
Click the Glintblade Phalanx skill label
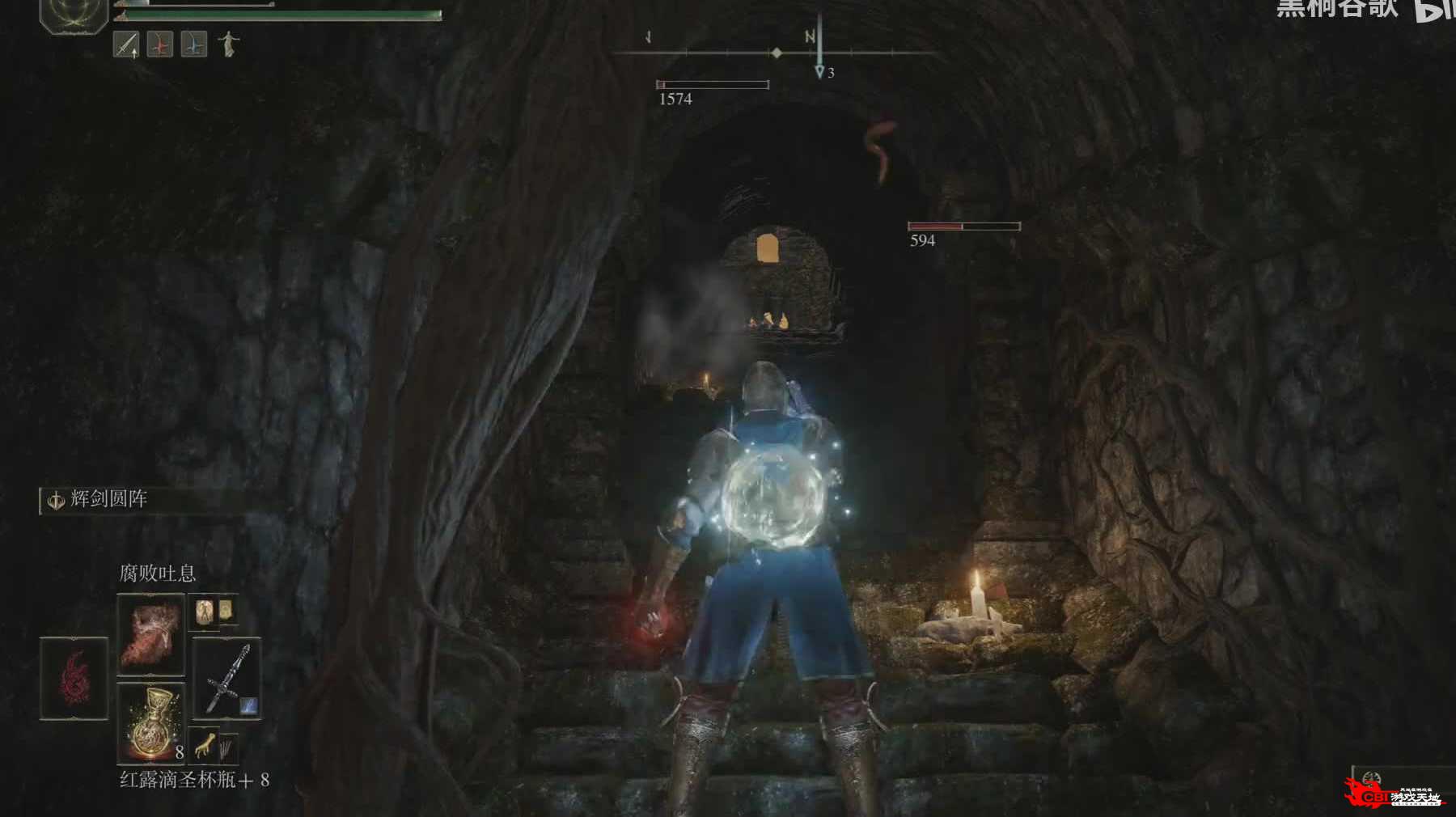(x=108, y=499)
